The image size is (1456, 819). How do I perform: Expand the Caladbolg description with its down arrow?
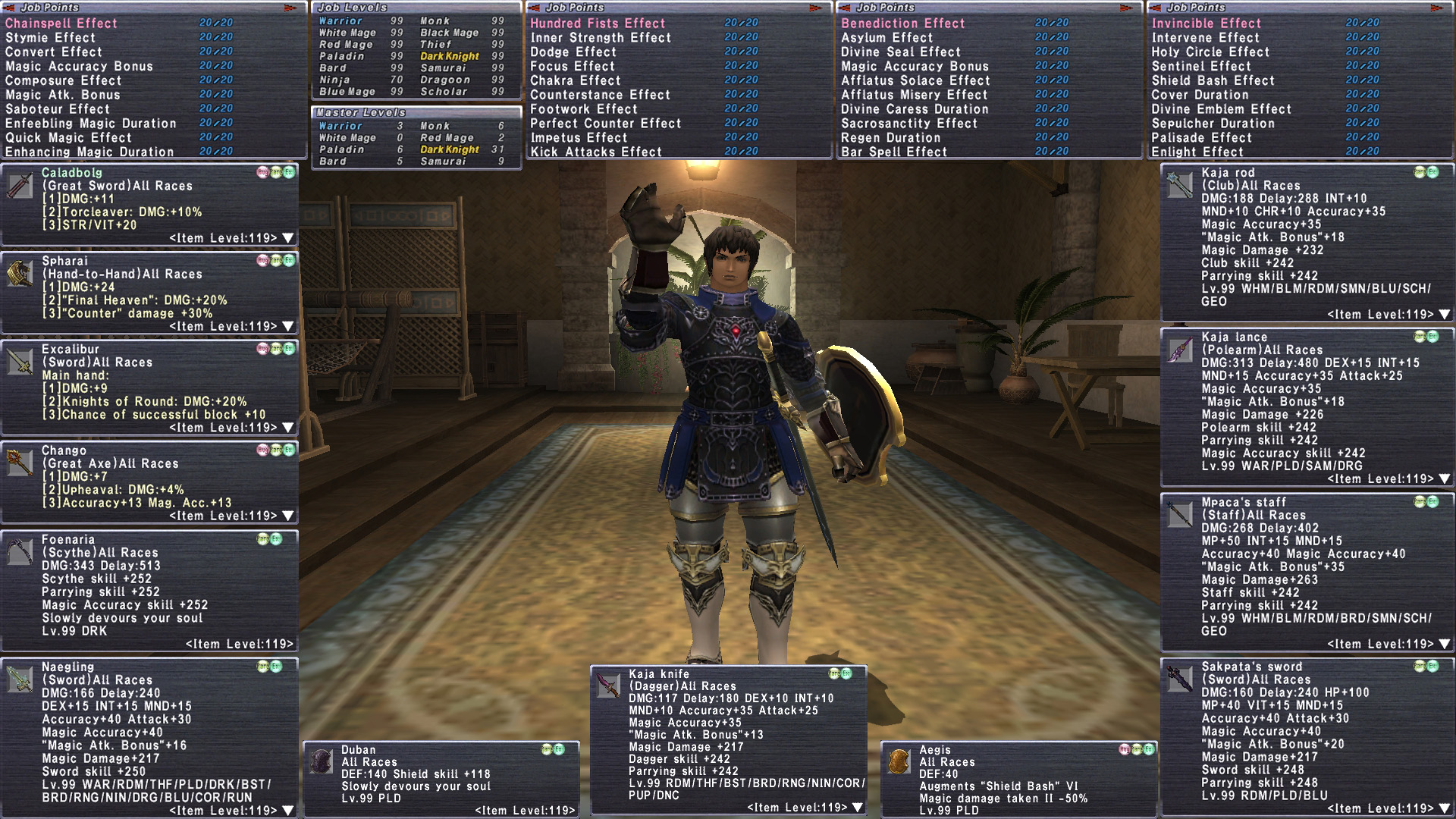tap(288, 238)
